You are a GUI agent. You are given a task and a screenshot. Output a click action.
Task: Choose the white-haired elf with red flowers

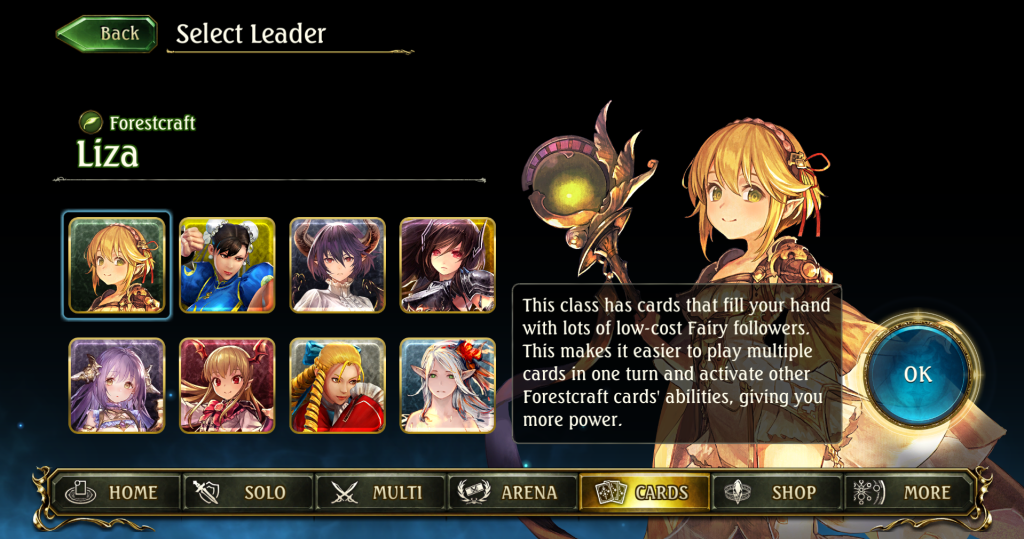pos(447,385)
